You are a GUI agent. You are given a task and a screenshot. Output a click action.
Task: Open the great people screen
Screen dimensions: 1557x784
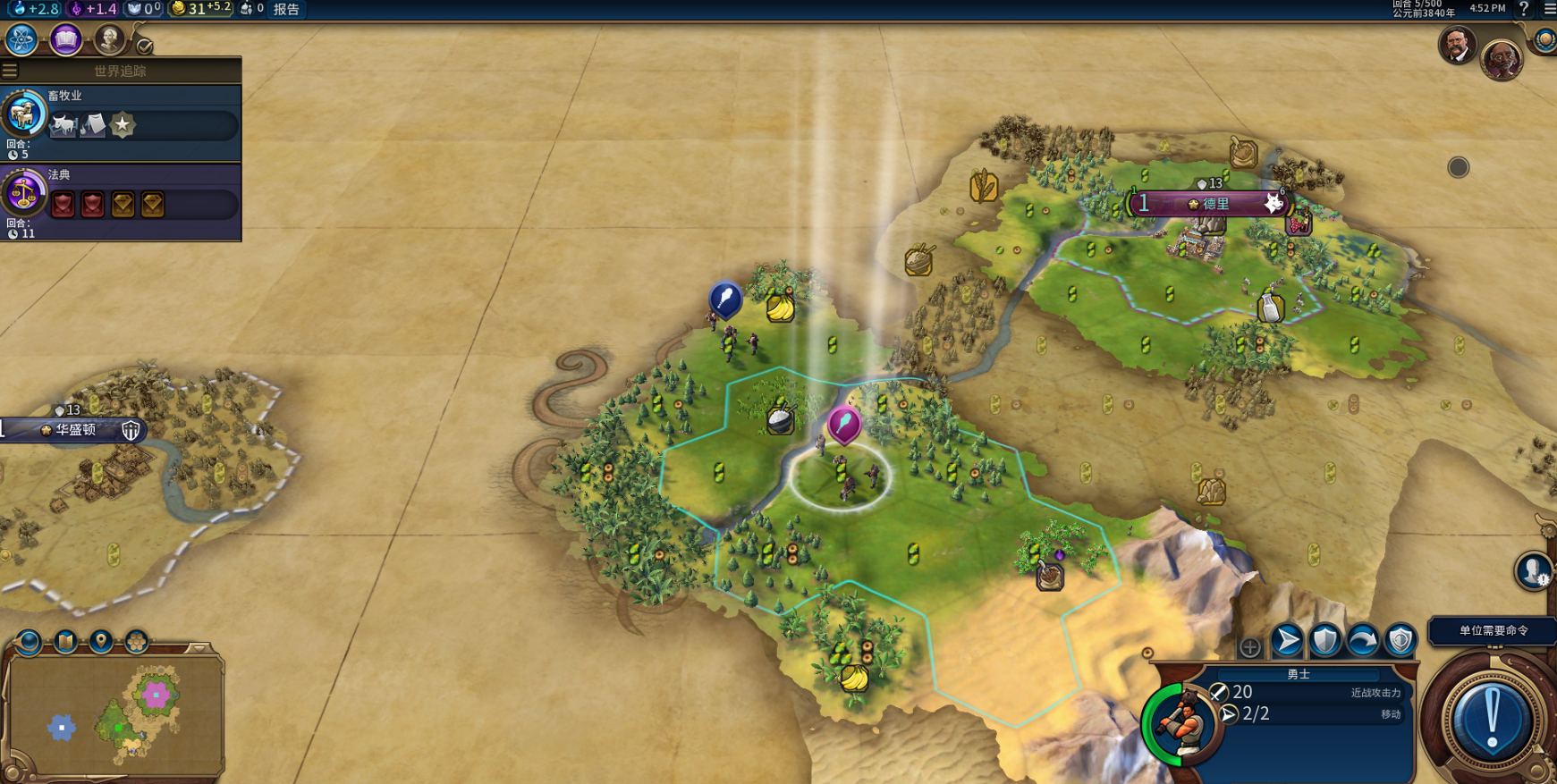[x=109, y=40]
